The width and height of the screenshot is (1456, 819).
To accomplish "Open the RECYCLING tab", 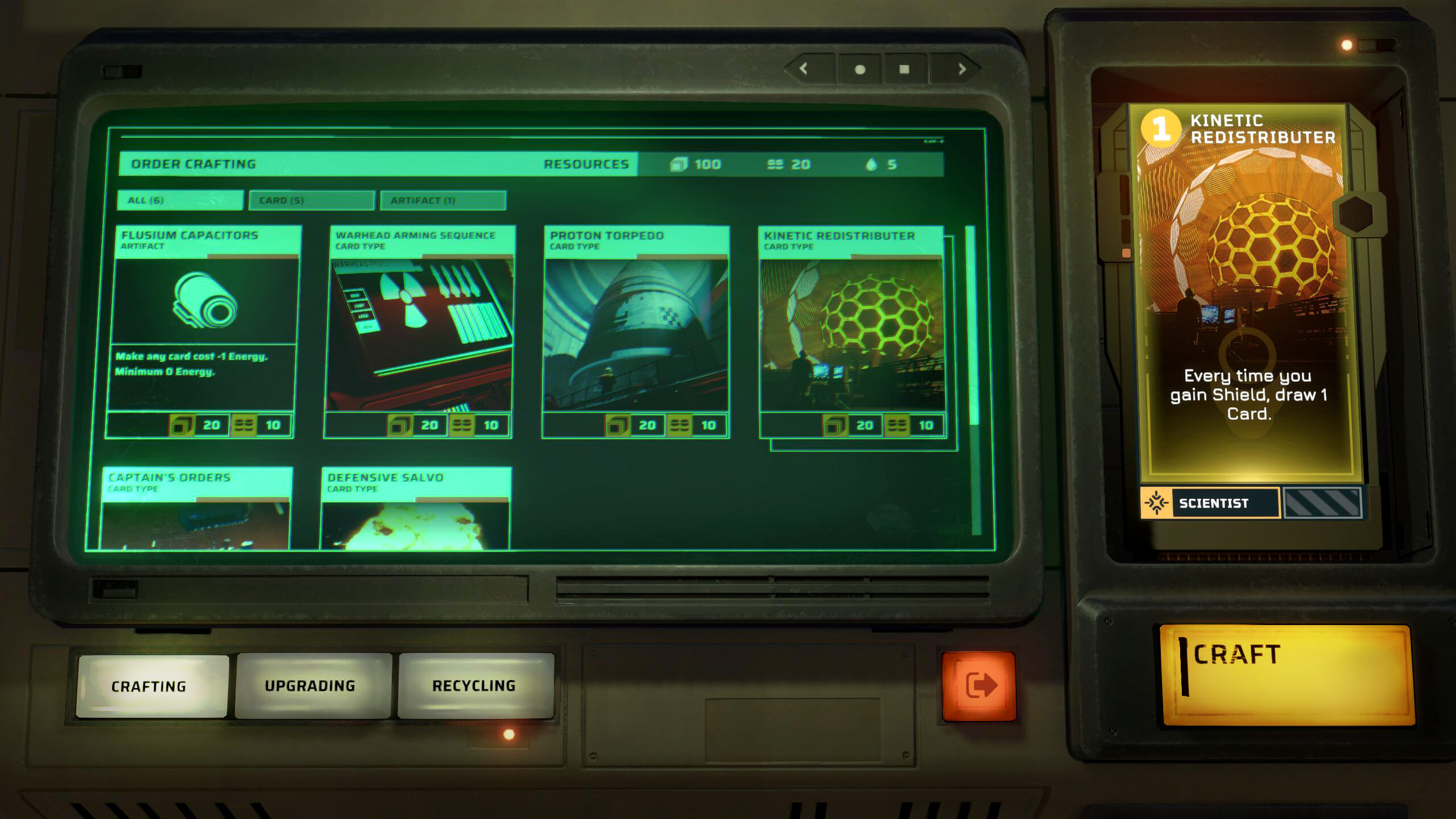I will (x=475, y=685).
